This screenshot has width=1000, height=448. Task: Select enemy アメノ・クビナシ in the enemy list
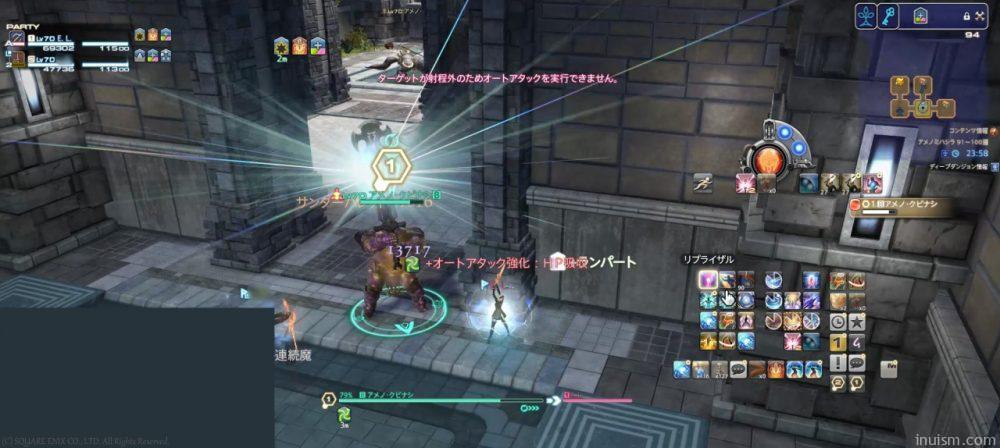tap(895, 205)
